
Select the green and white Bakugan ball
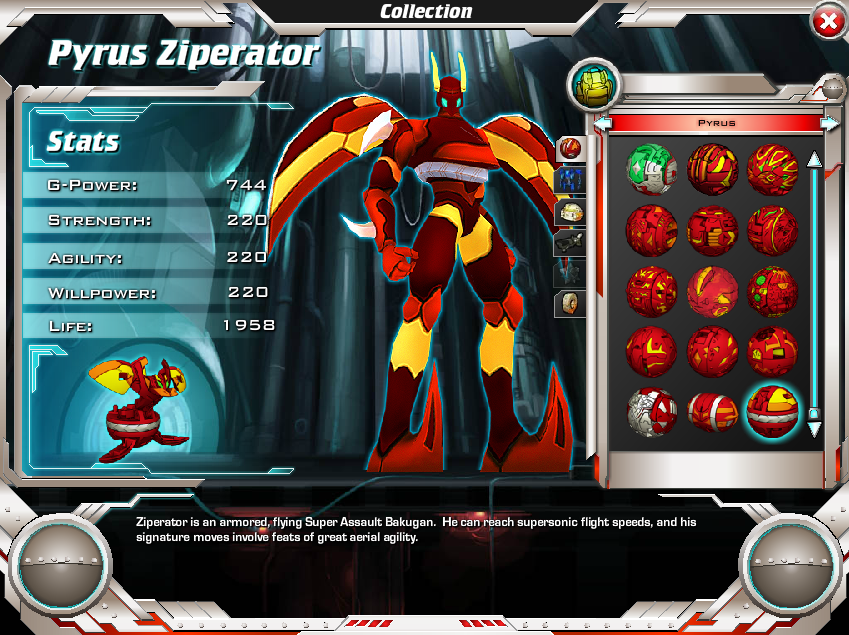pyautogui.click(x=651, y=168)
